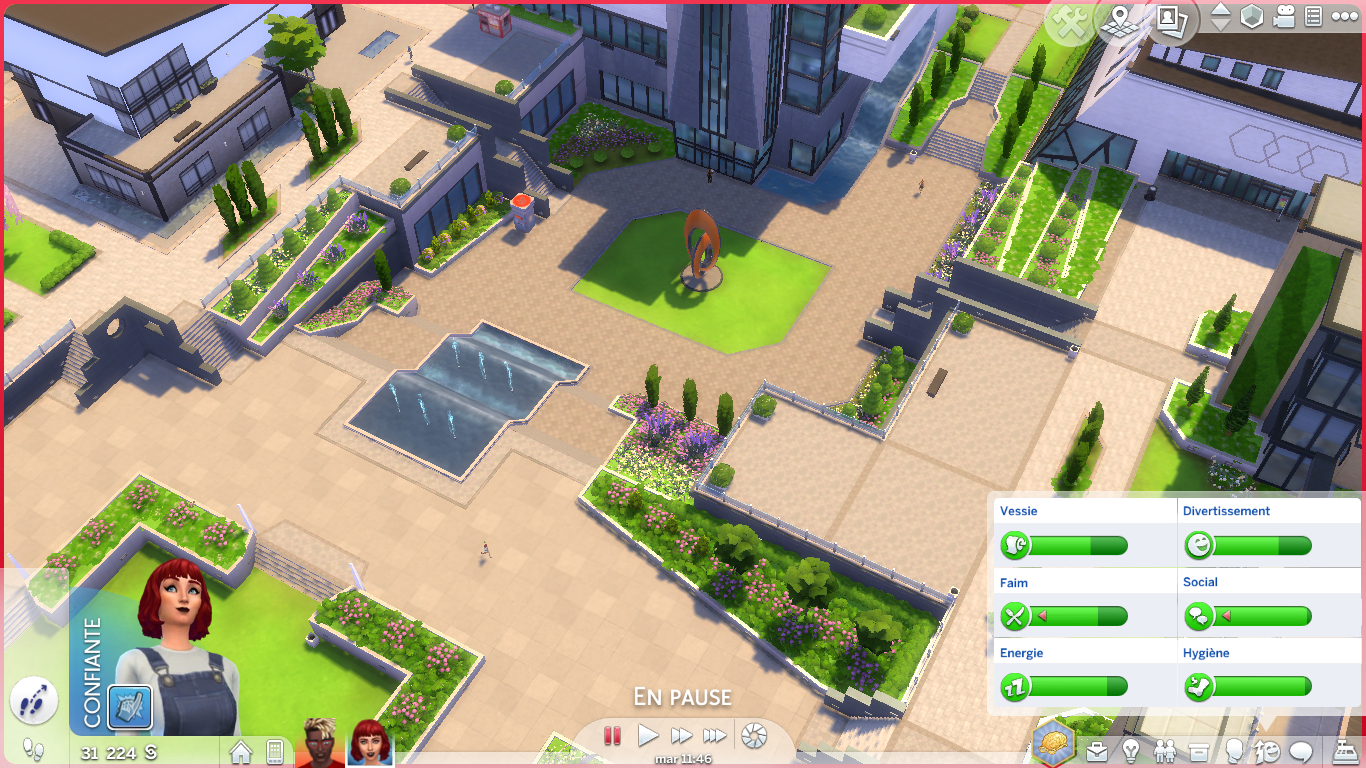Open the Aspiration golden brain panel

pos(1054,742)
